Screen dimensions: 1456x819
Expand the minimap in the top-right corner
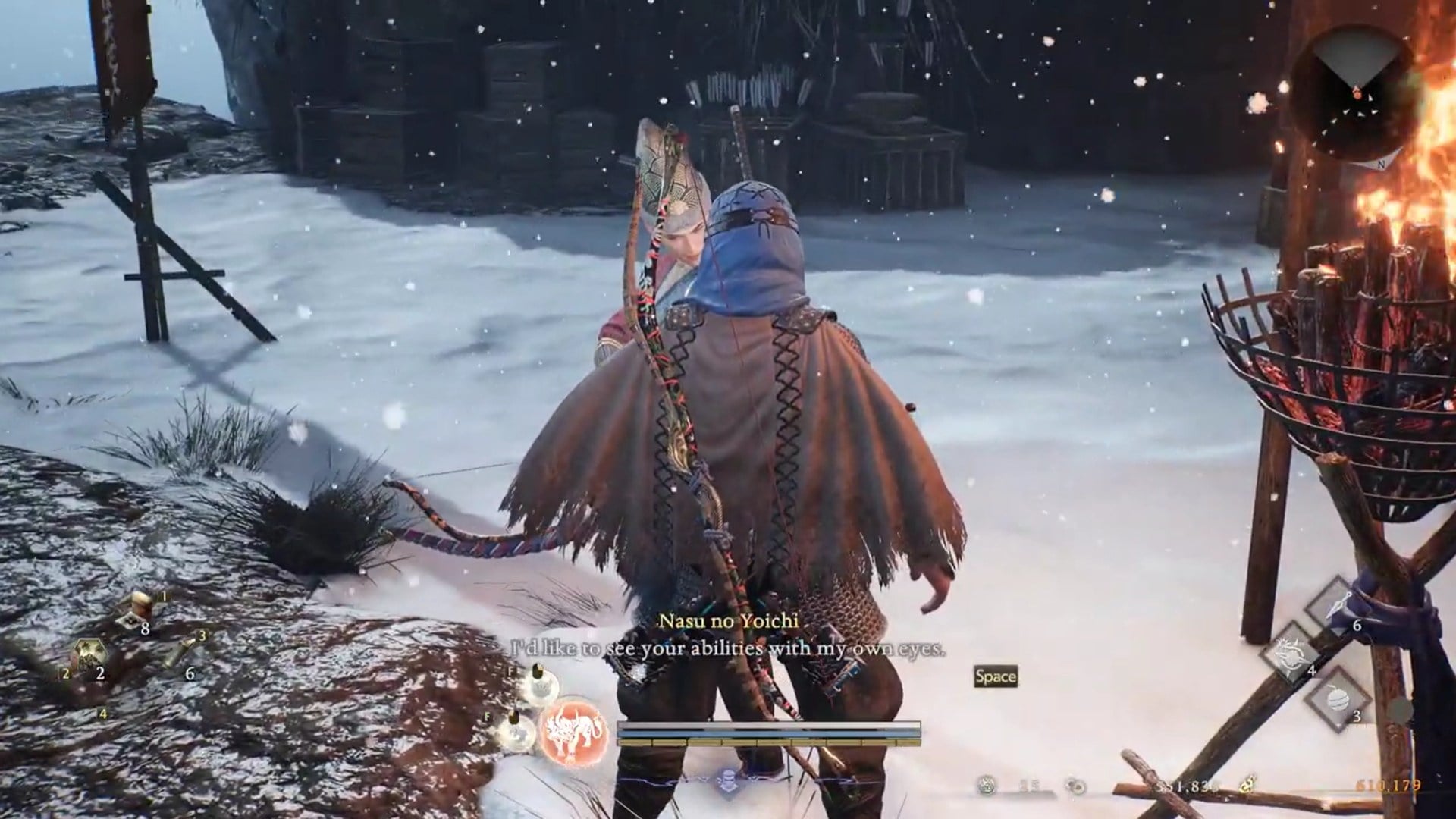[1356, 89]
